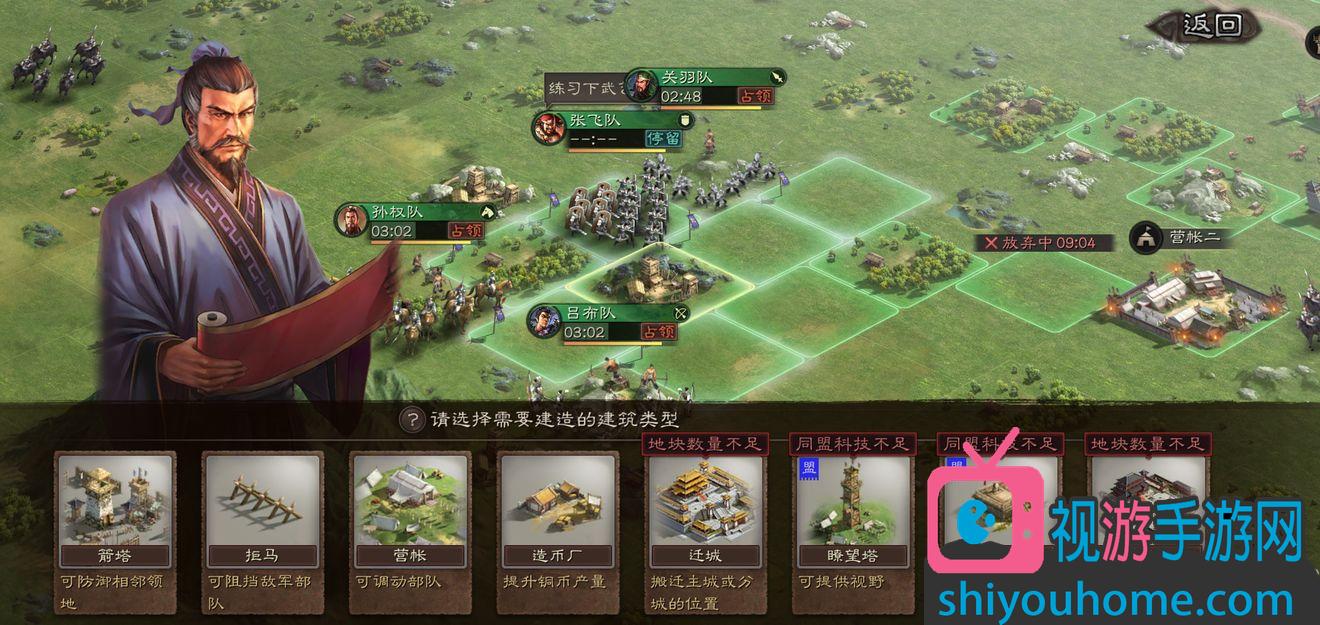Select the 瞭望塔 watchtower building card
1320x625 pixels.
(x=852, y=510)
